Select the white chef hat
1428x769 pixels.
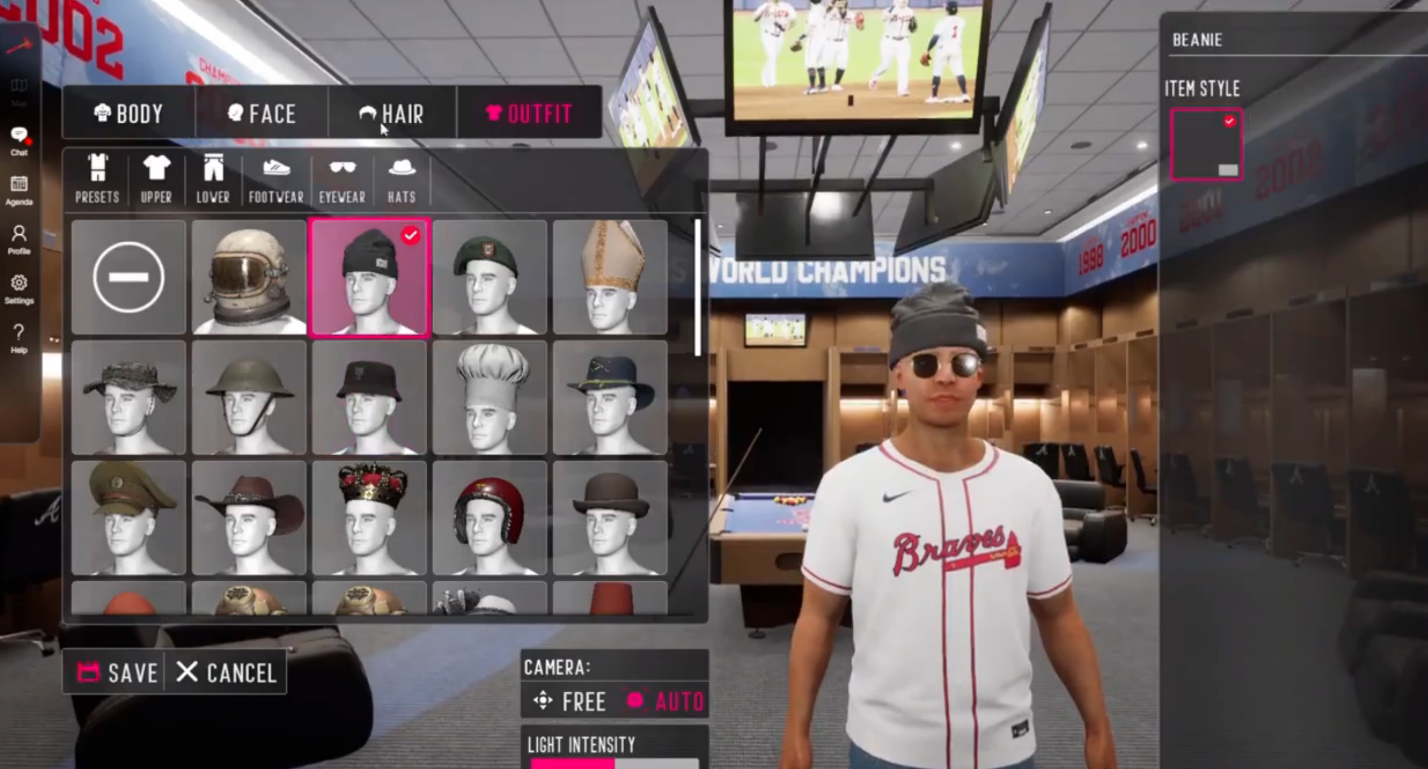point(489,397)
